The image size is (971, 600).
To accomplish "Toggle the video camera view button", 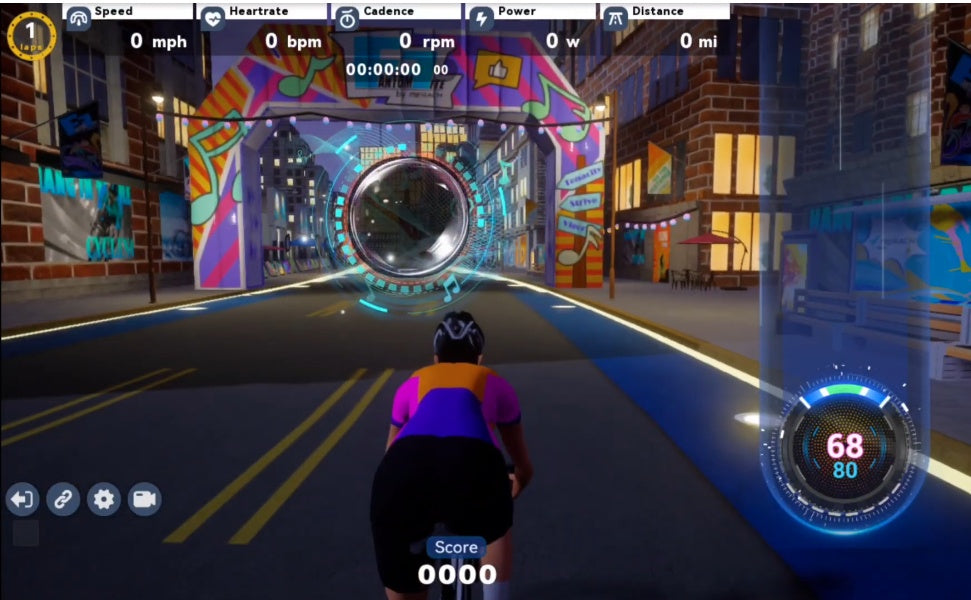I will (x=145, y=499).
